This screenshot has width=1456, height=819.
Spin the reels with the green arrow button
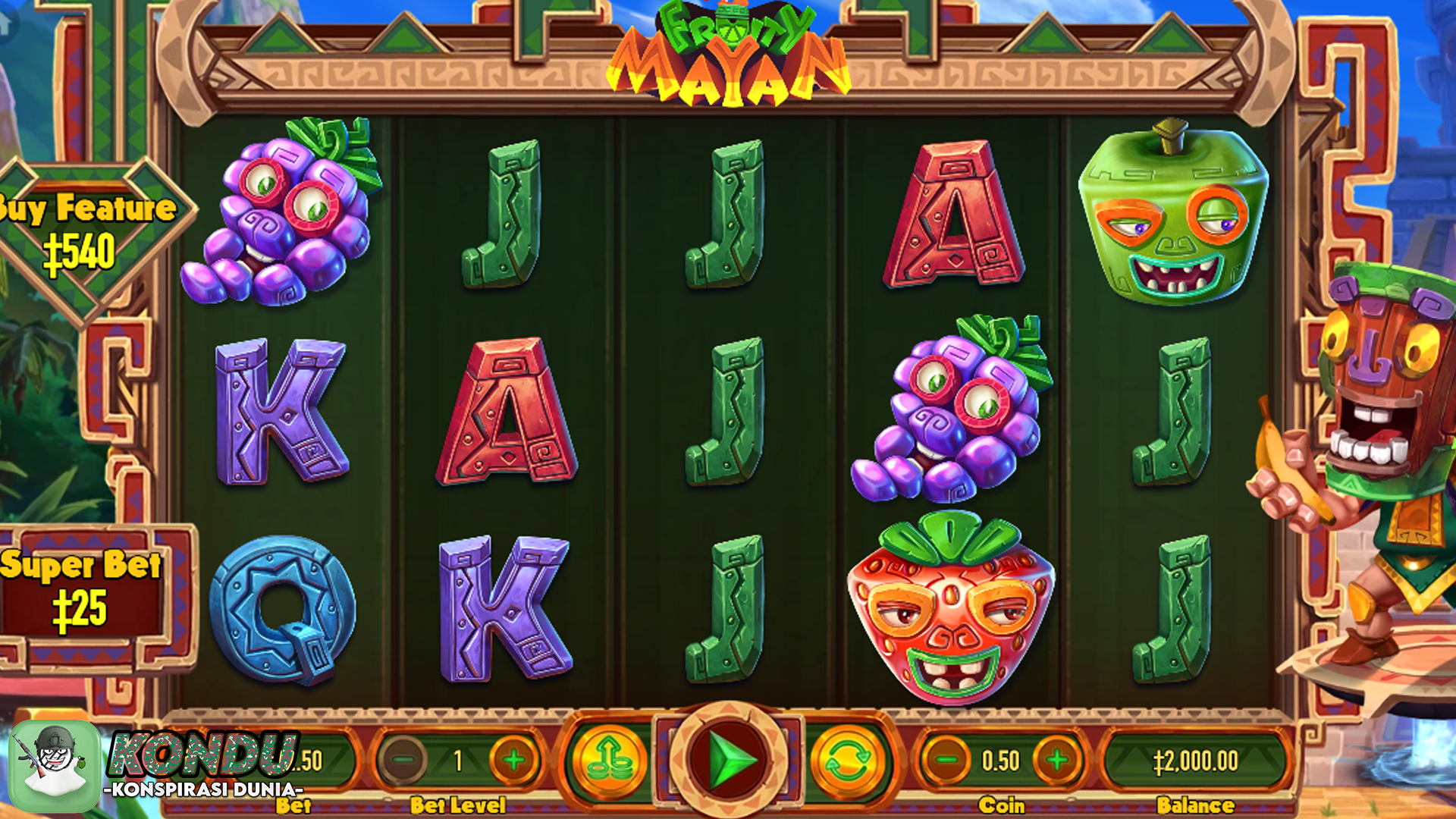point(728,759)
